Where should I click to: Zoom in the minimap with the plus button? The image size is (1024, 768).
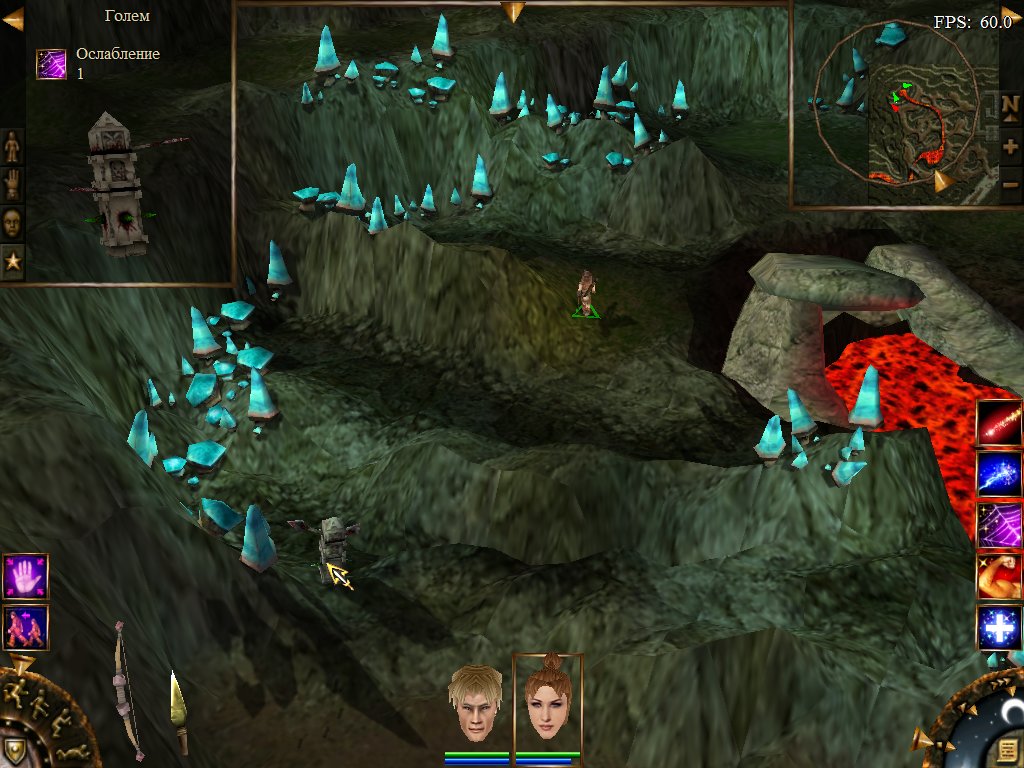(x=1010, y=146)
